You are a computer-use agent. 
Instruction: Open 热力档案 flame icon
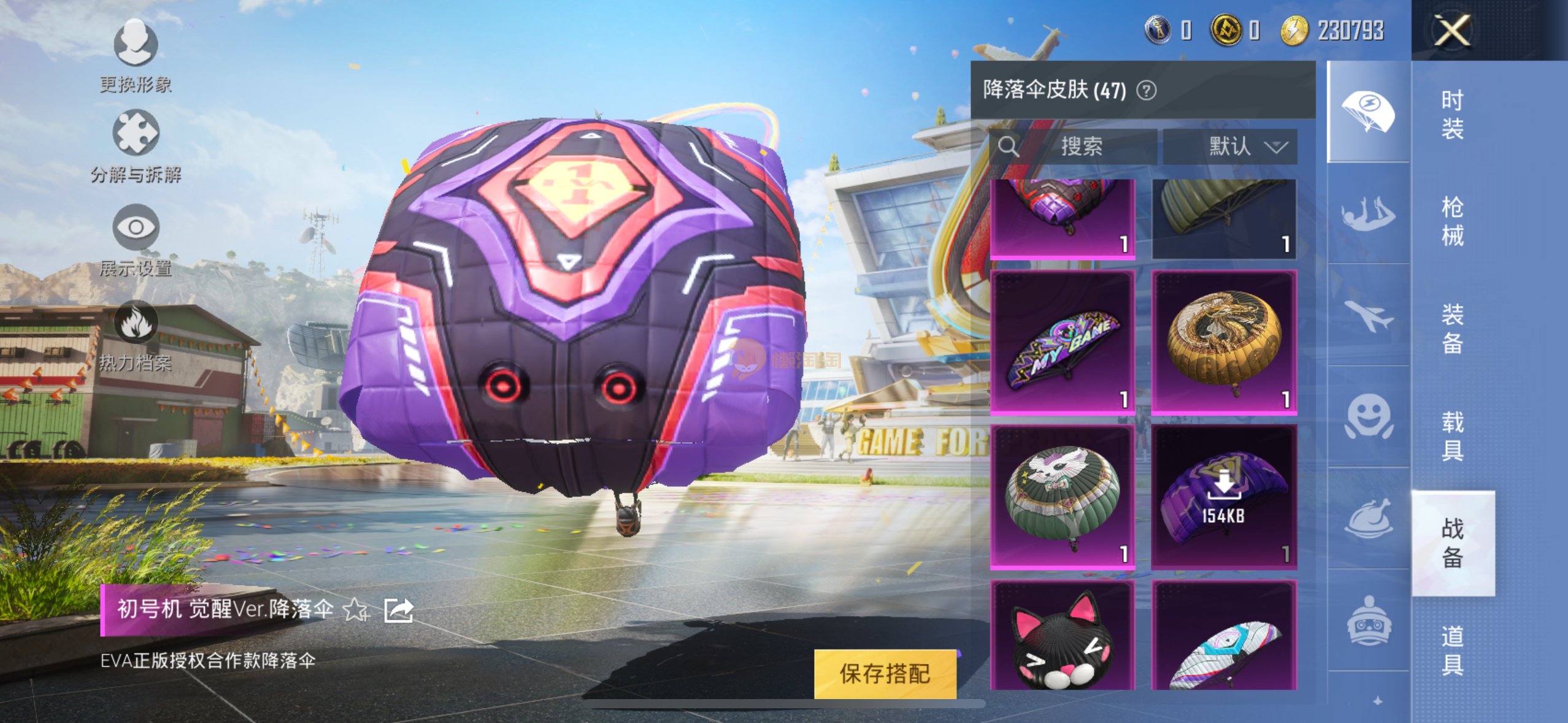tap(136, 323)
